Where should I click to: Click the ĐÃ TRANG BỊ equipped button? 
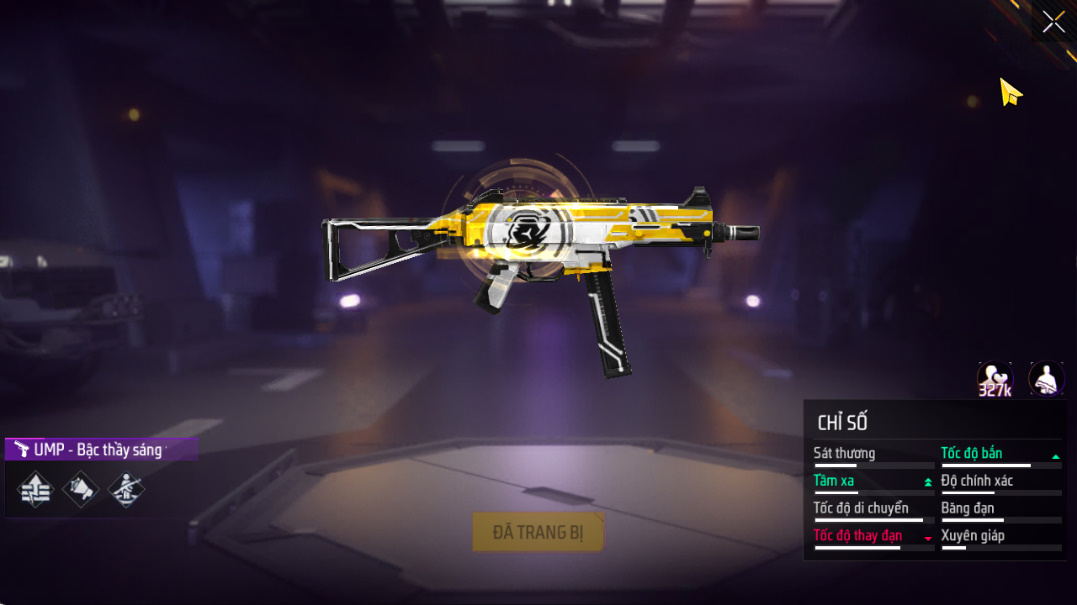(538, 532)
